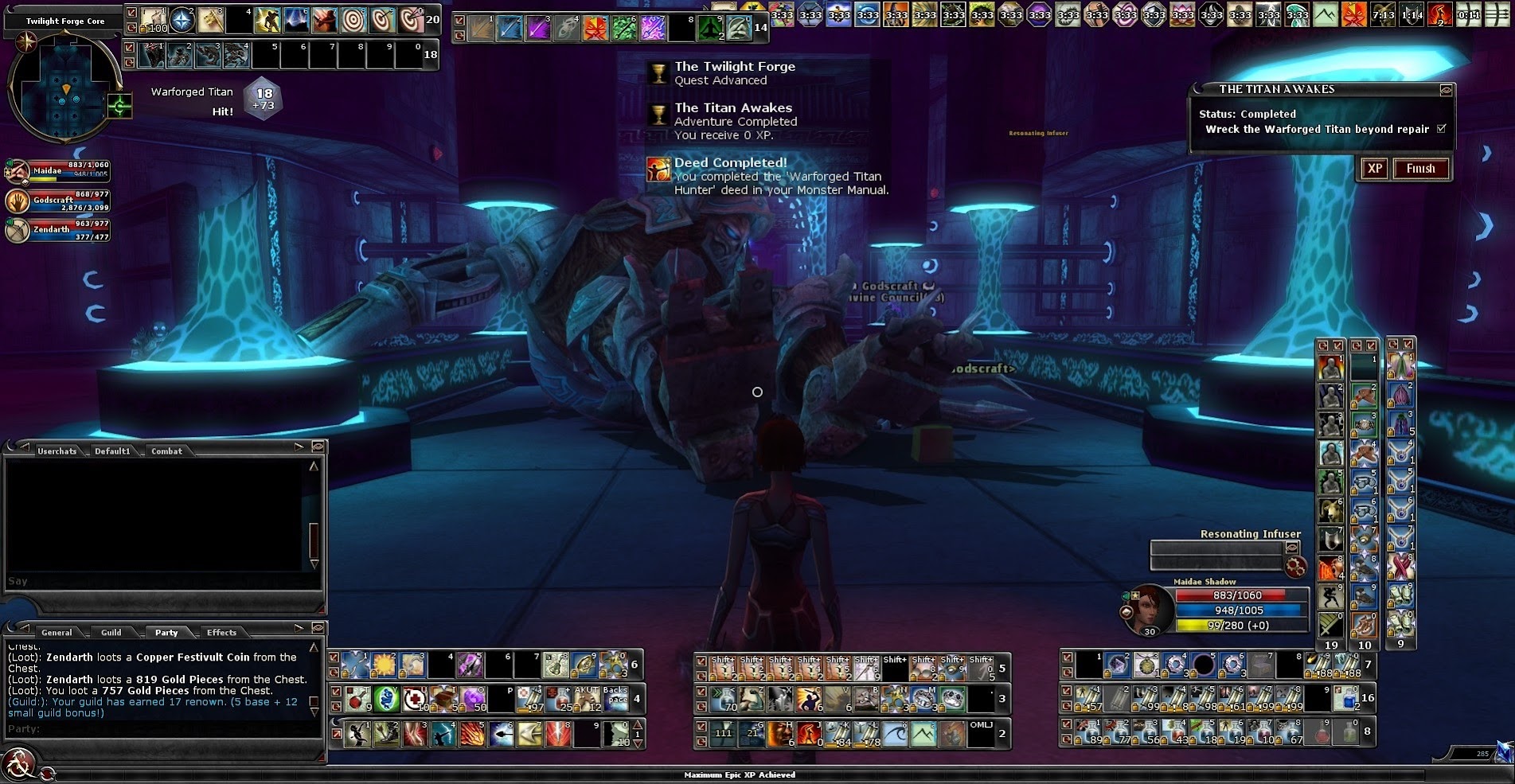Click the Finish button in quest panel

click(x=1420, y=169)
